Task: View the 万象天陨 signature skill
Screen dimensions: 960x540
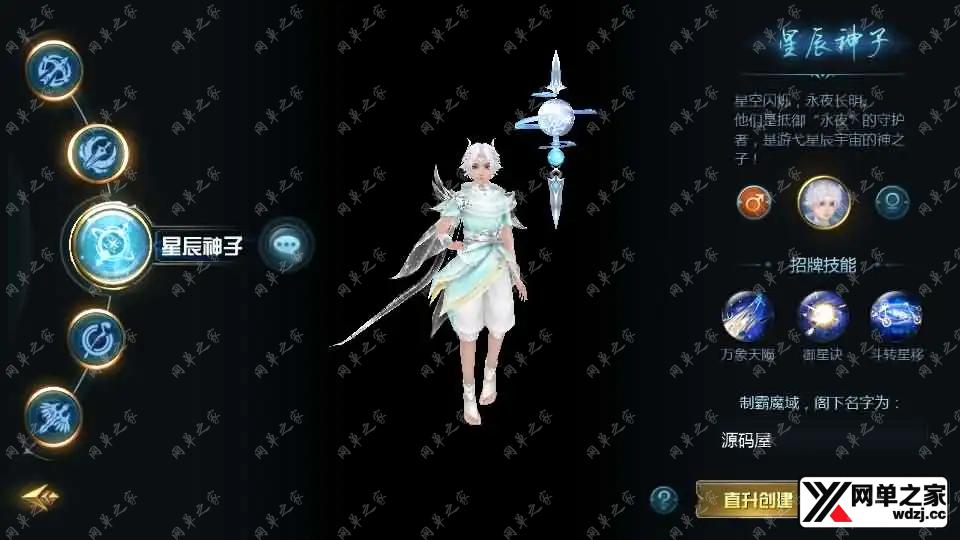Action: (x=748, y=317)
